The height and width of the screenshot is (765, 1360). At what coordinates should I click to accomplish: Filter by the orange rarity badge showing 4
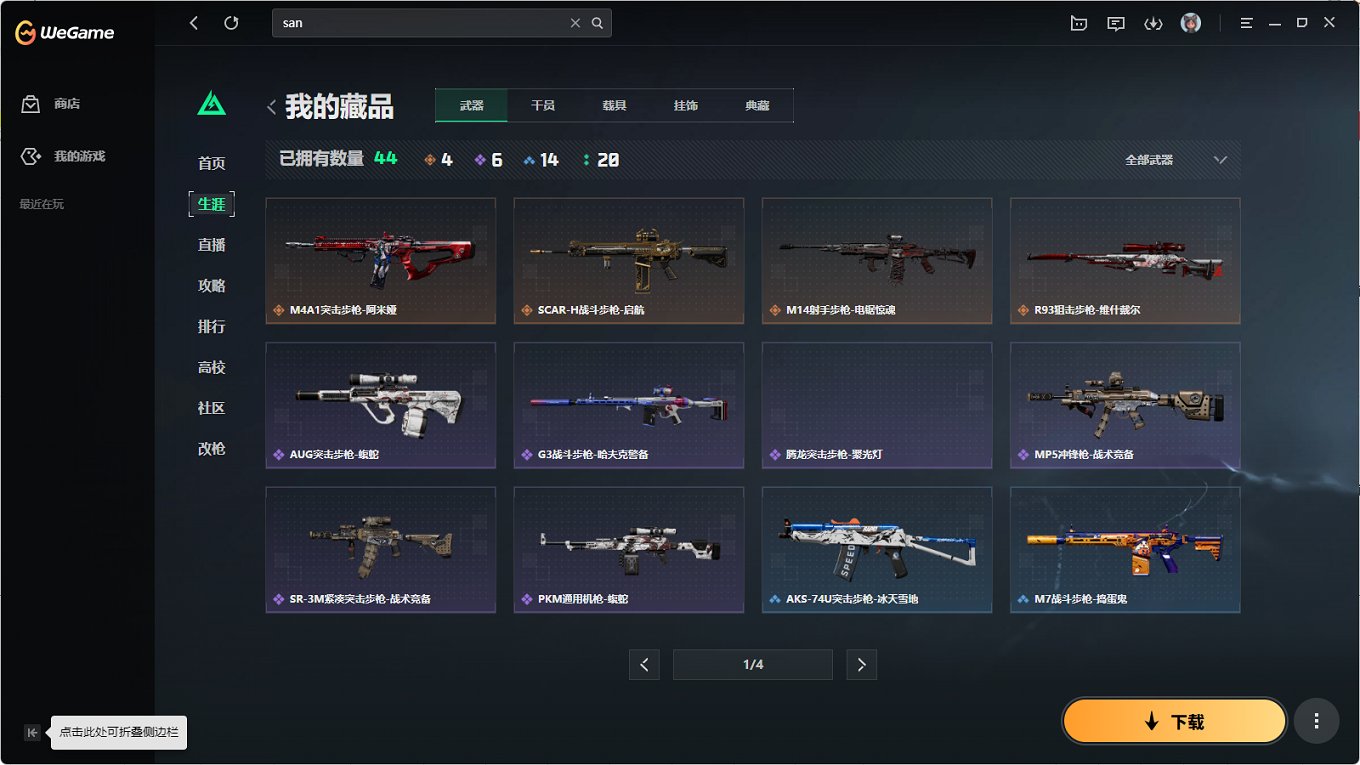tap(438, 158)
